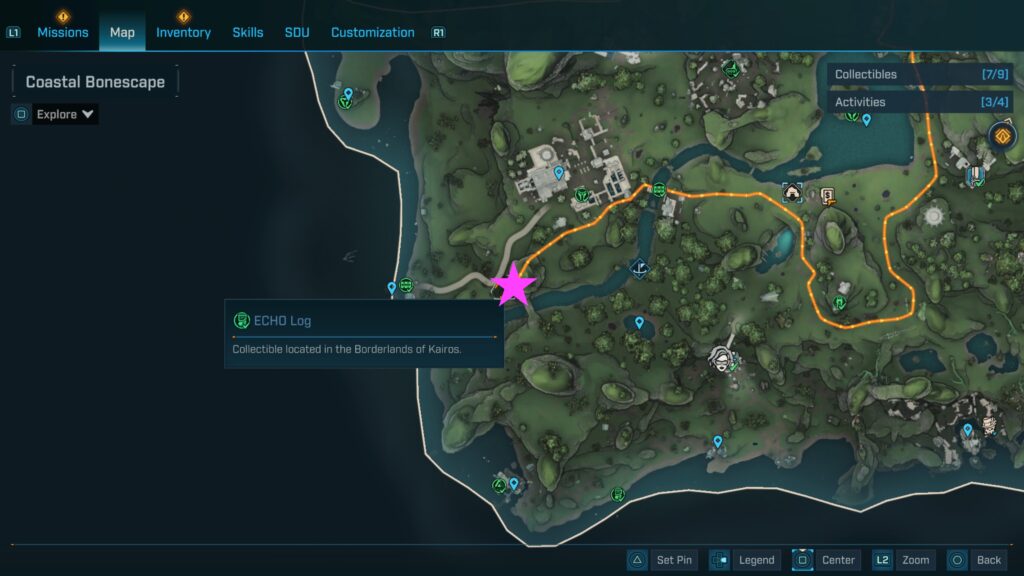
Task: Activate the map Zoom control
Action: [903, 560]
